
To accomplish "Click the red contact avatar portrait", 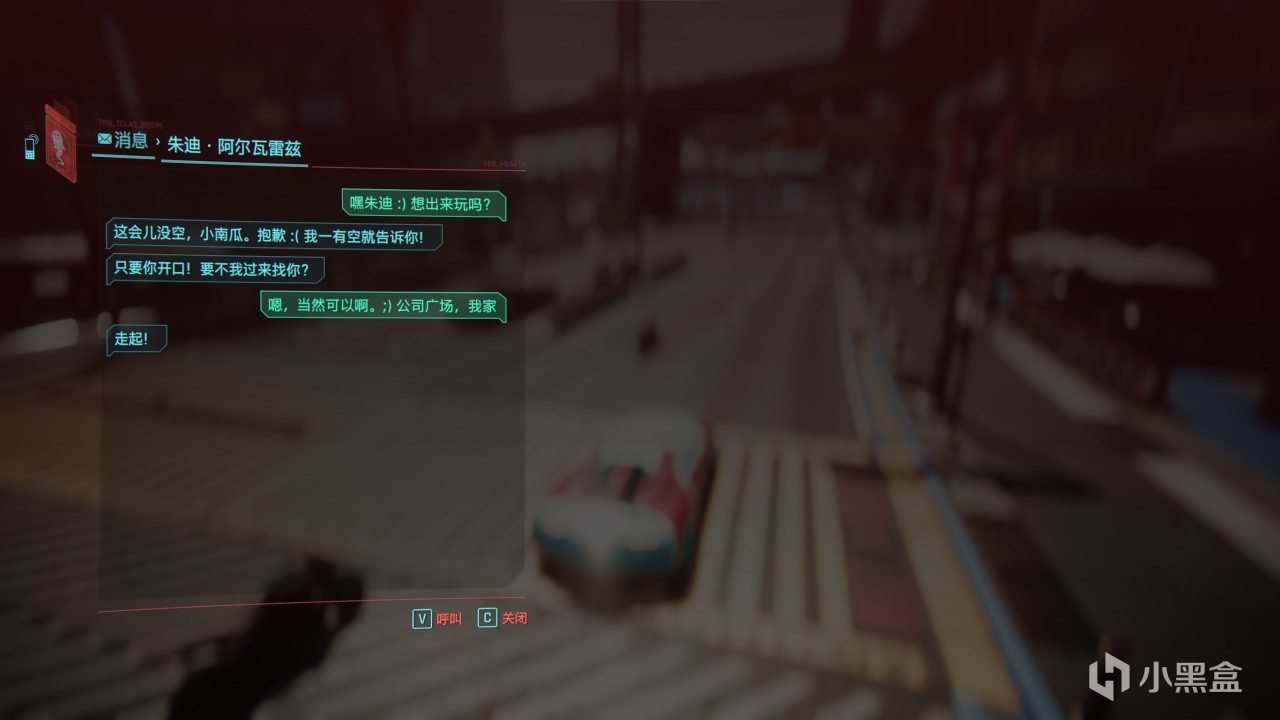I will click(x=60, y=143).
